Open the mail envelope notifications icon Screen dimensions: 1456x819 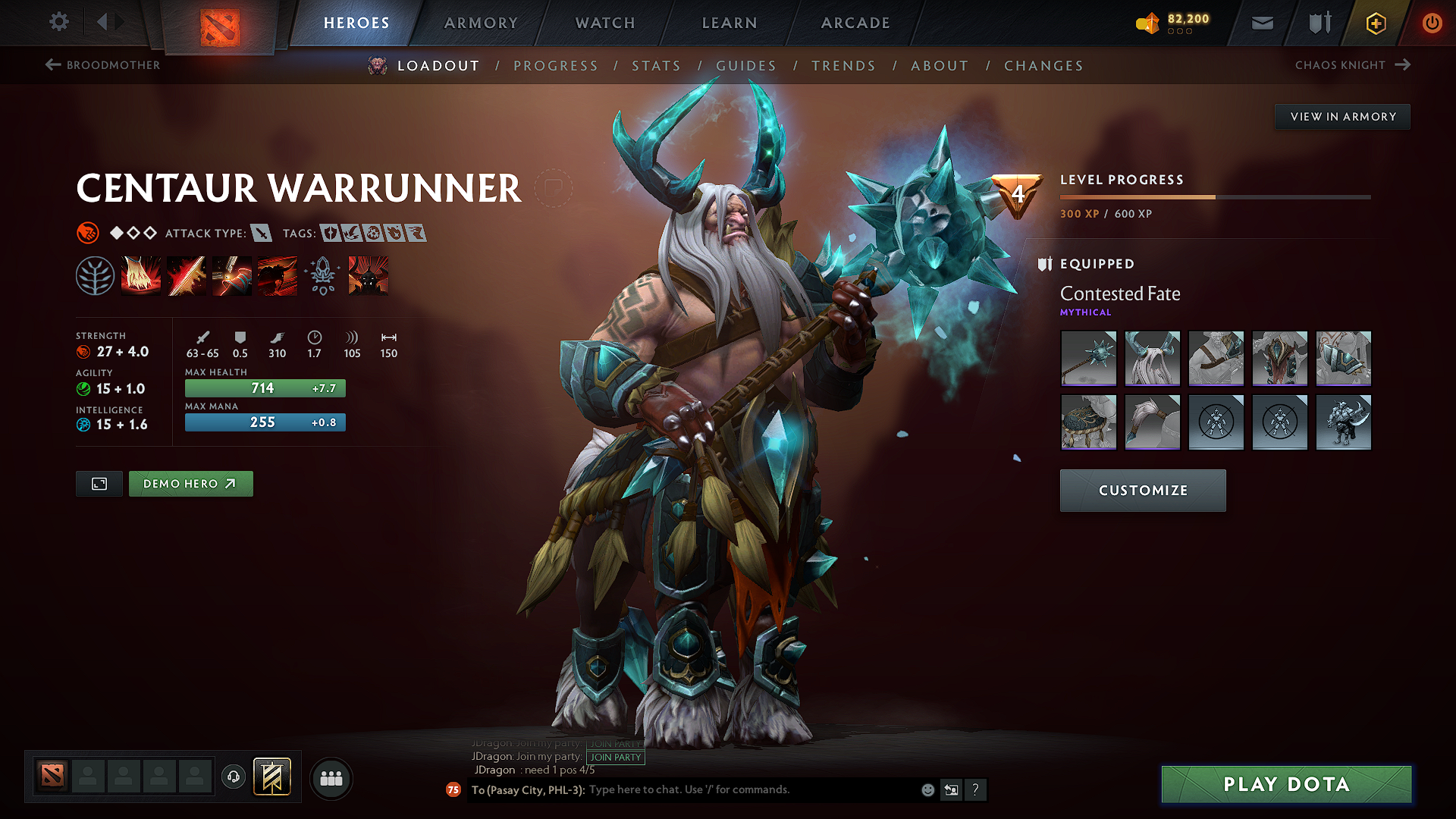coord(1261,23)
